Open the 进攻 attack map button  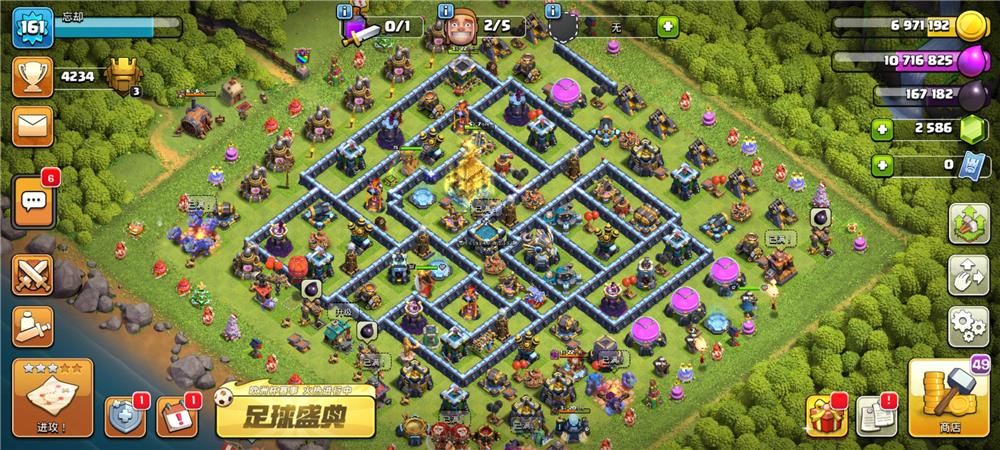52,397
